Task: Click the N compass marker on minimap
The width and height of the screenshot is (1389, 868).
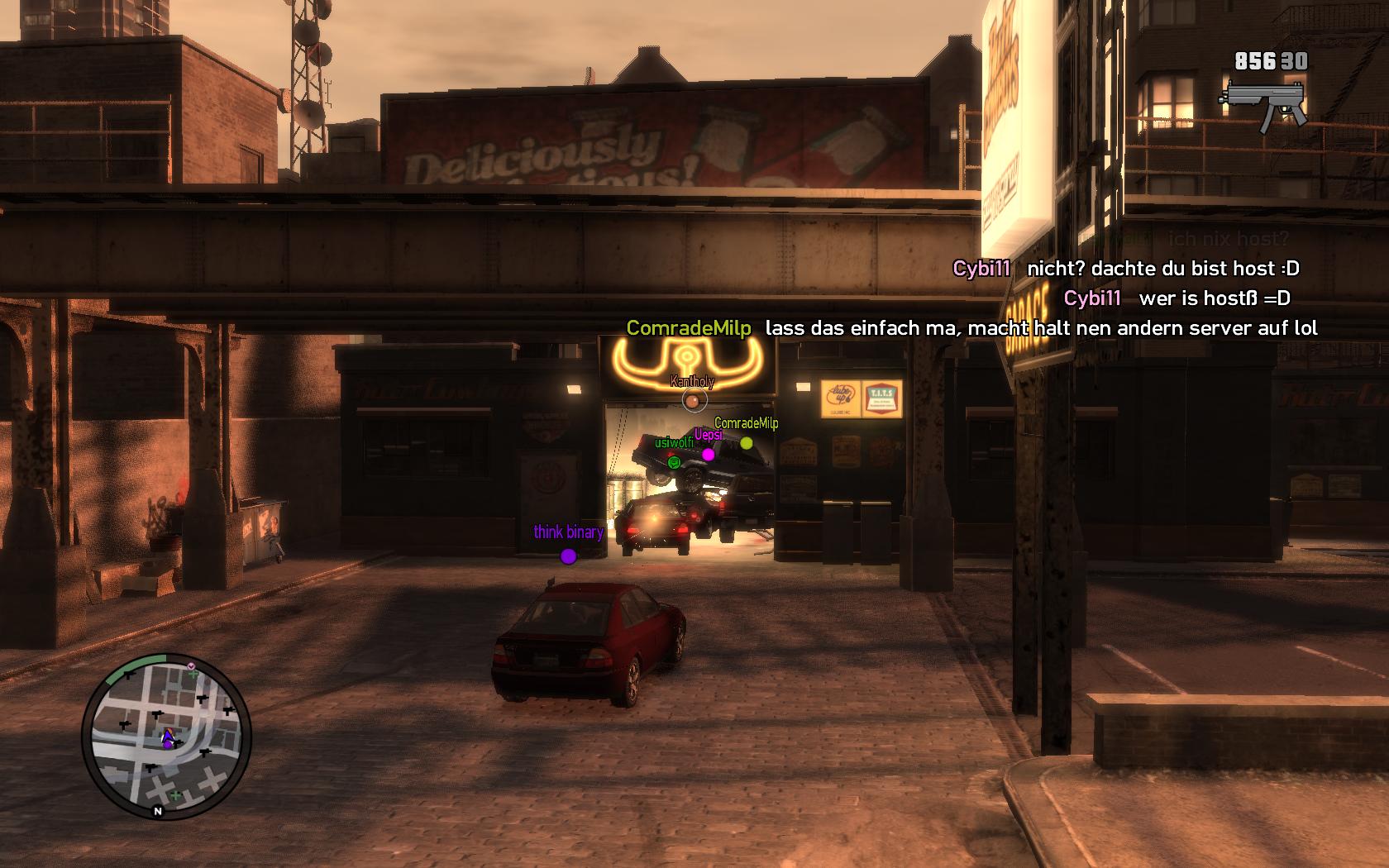Action: (x=157, y=812)
